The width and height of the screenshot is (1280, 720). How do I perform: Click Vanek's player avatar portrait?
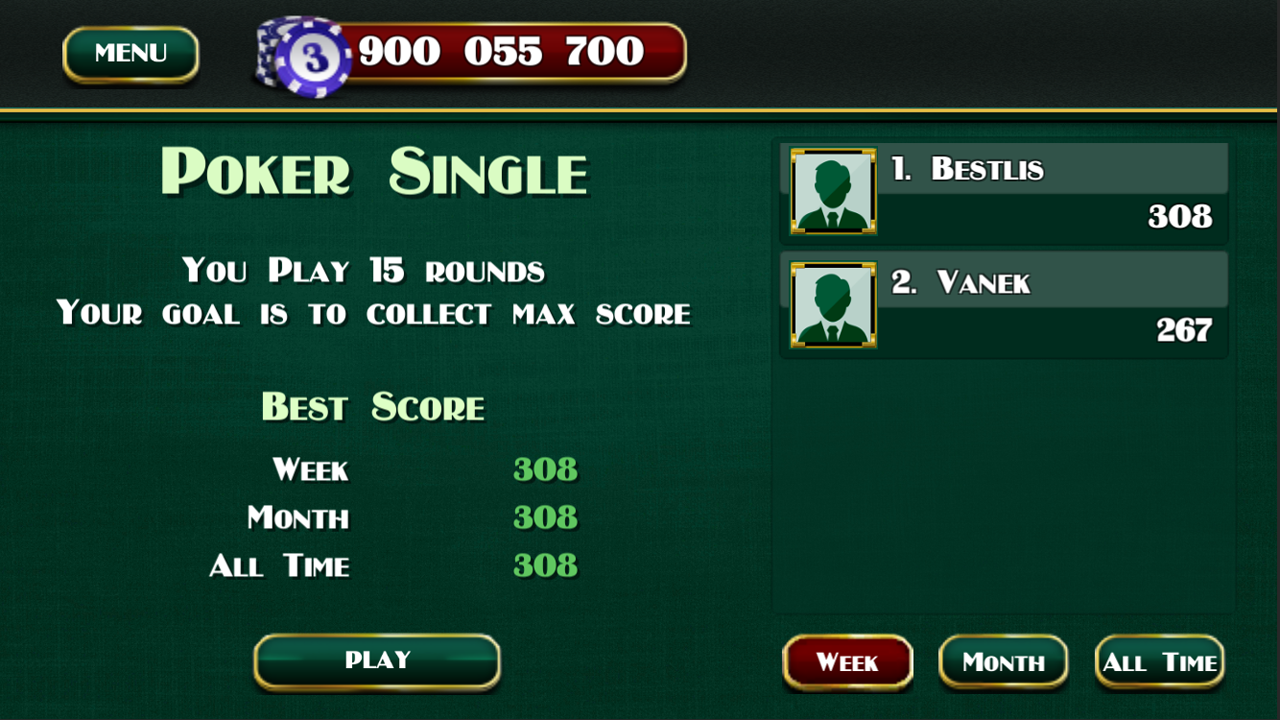tap(831, 306)
